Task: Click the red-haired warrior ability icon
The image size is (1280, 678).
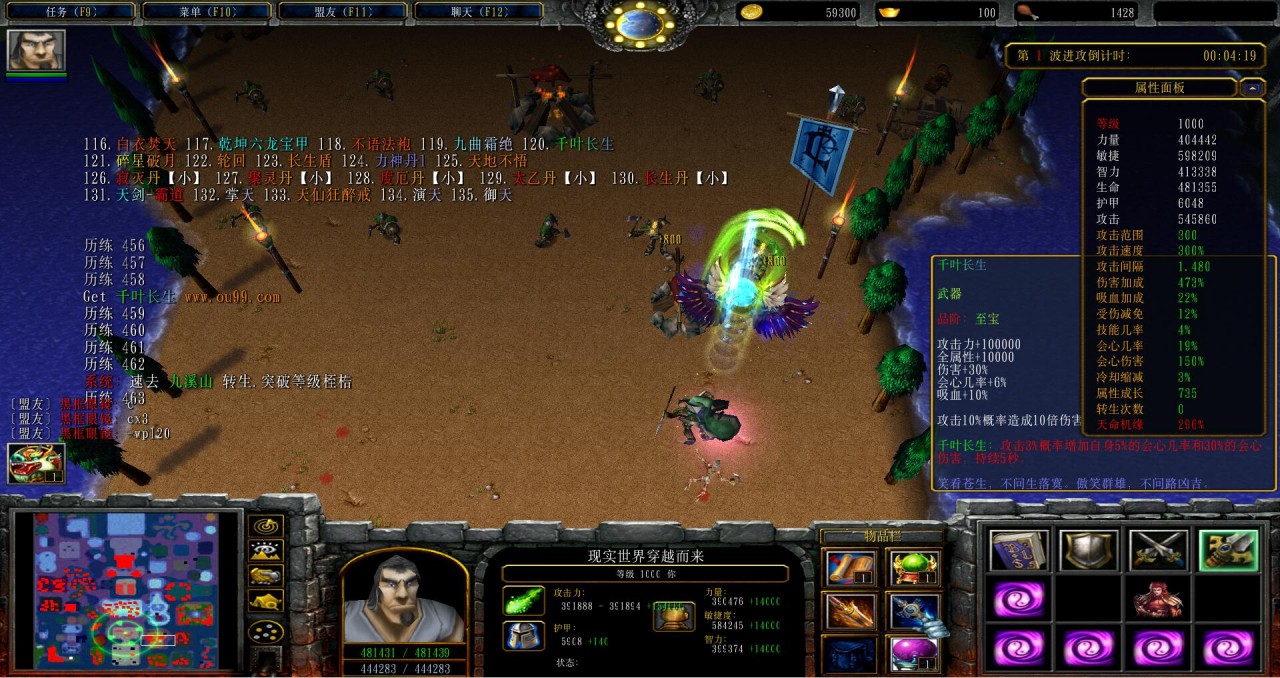Action: tap(1158, 600)
